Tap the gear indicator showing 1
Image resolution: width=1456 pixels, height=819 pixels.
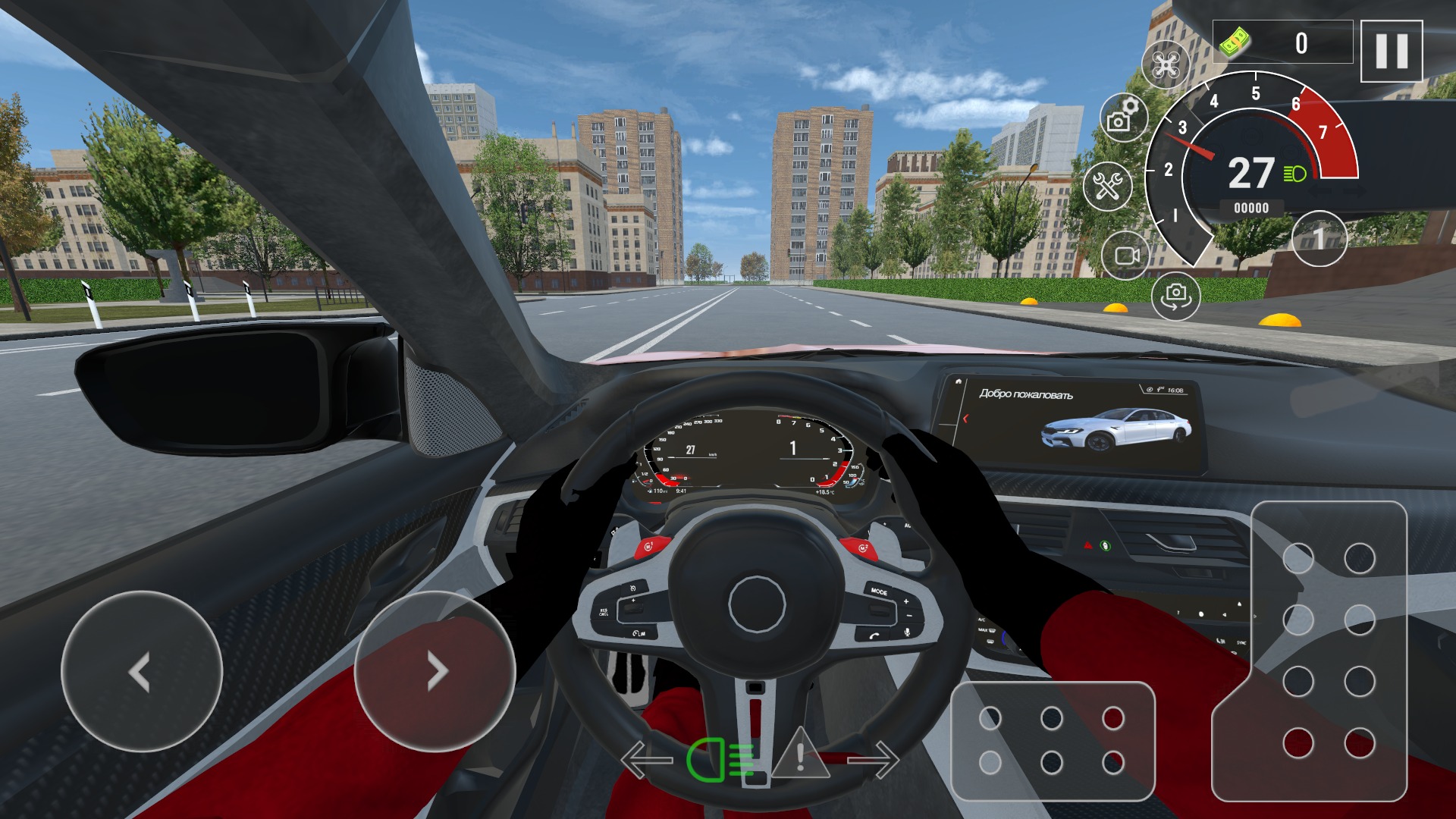[x=1318, y=238]
